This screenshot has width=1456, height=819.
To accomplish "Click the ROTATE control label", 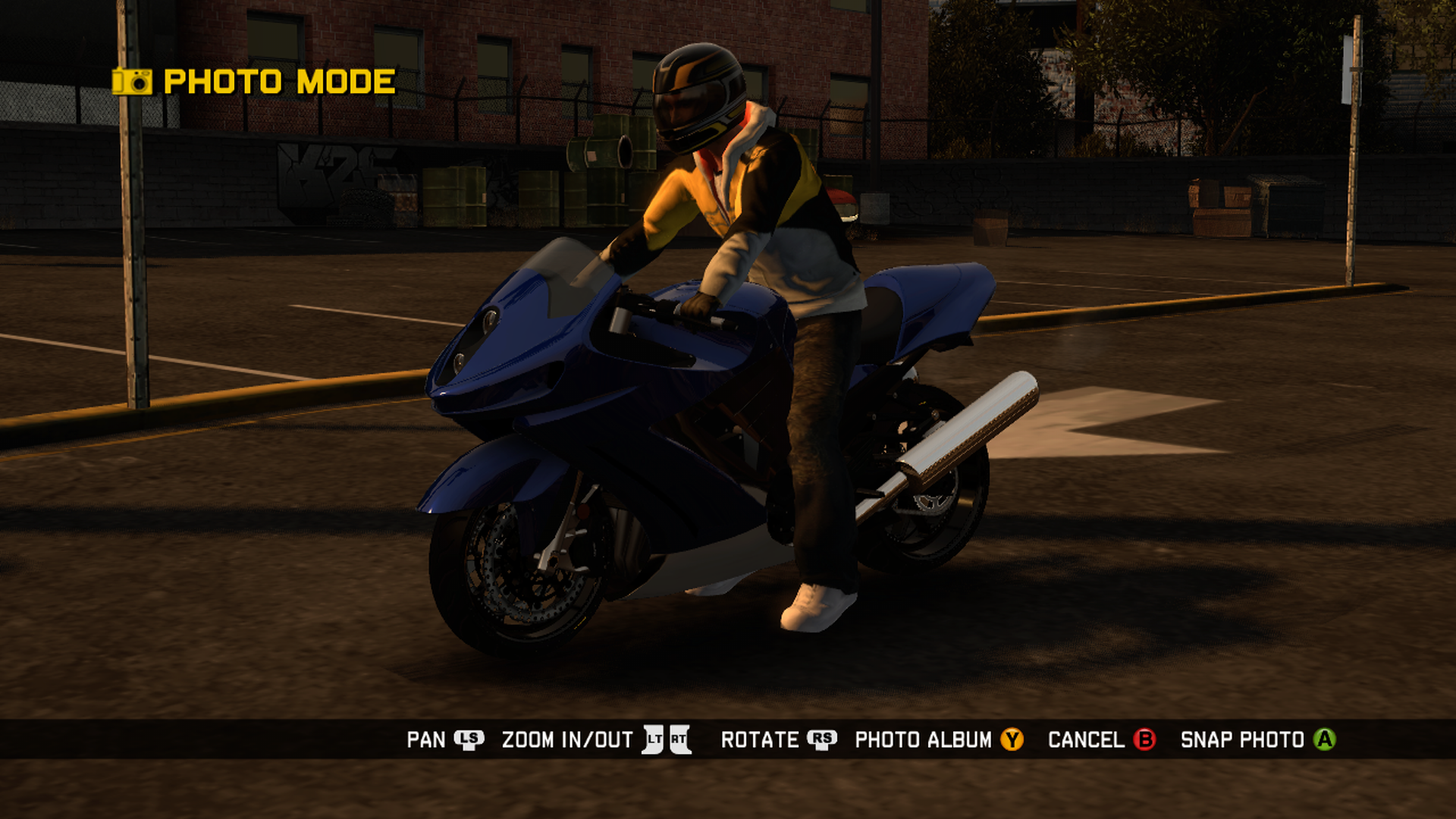I will (x=762, y=739).
